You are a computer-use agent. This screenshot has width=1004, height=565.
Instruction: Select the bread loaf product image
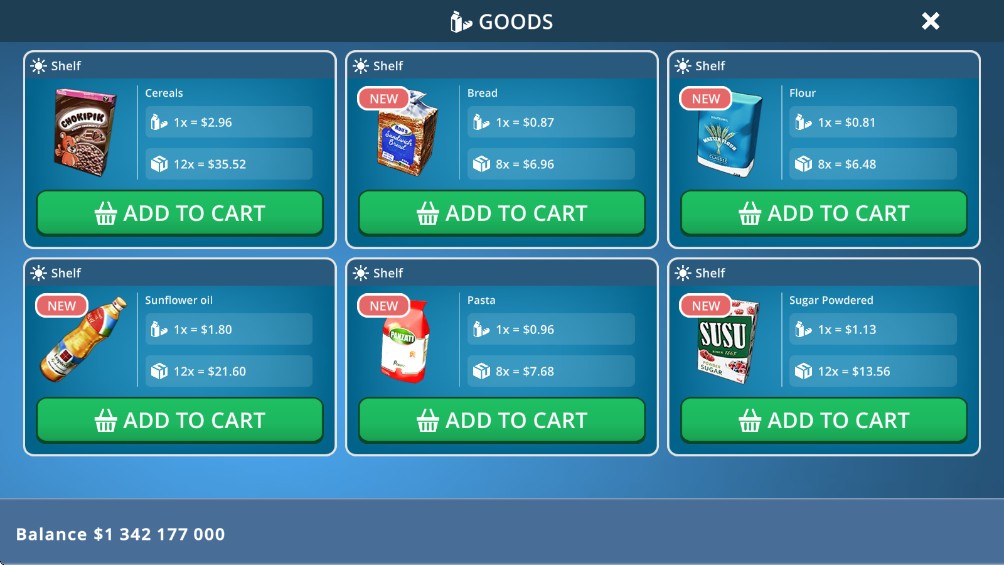tap(408, 135)
